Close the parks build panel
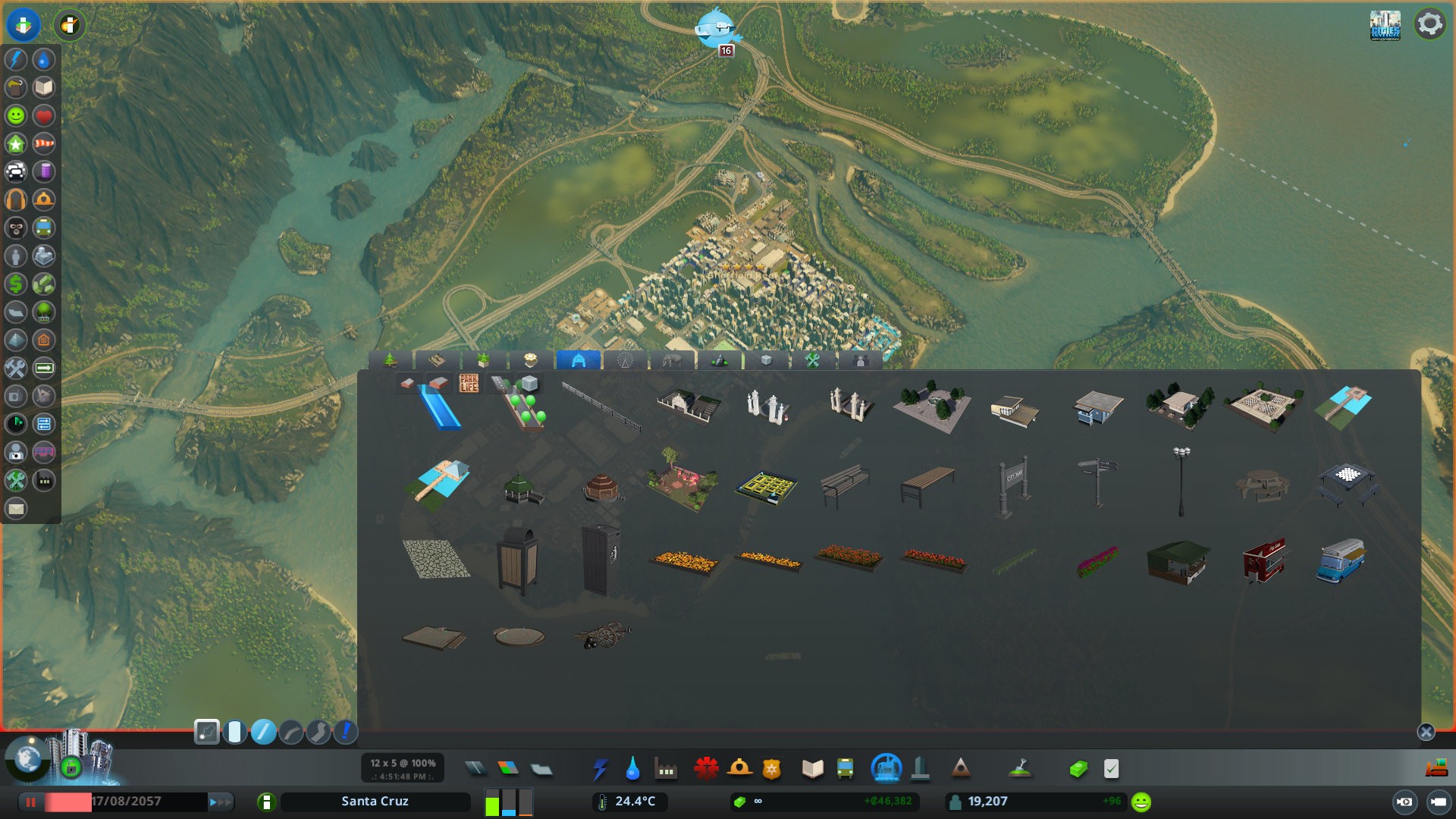 (x=1426, y=732)
